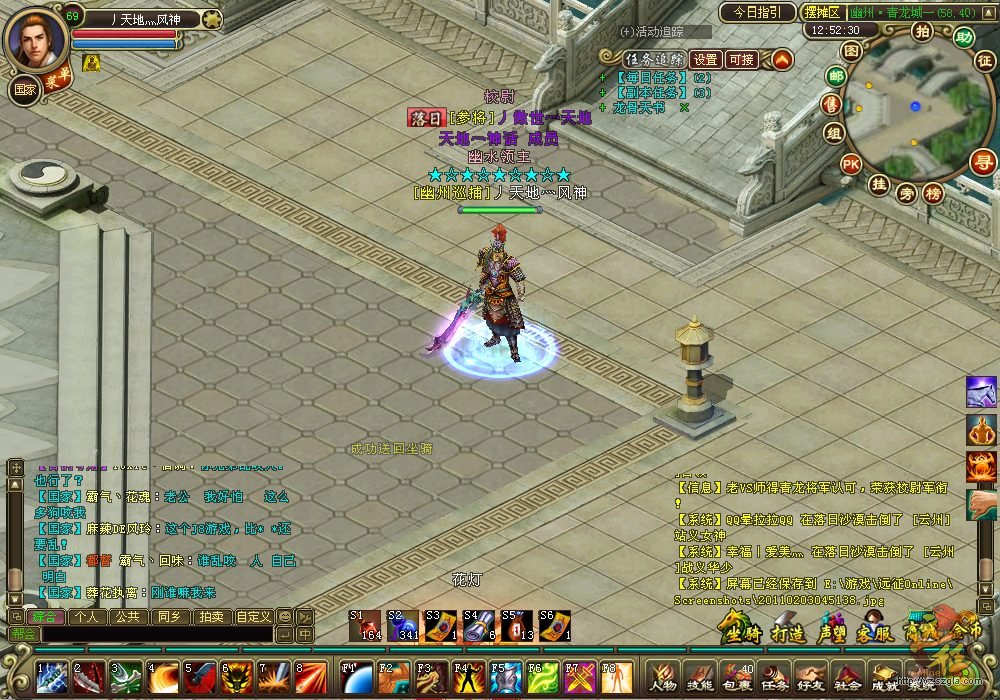Open the 包裹 bag from bottom bar
1000x700 pixels.
(737, 677)
